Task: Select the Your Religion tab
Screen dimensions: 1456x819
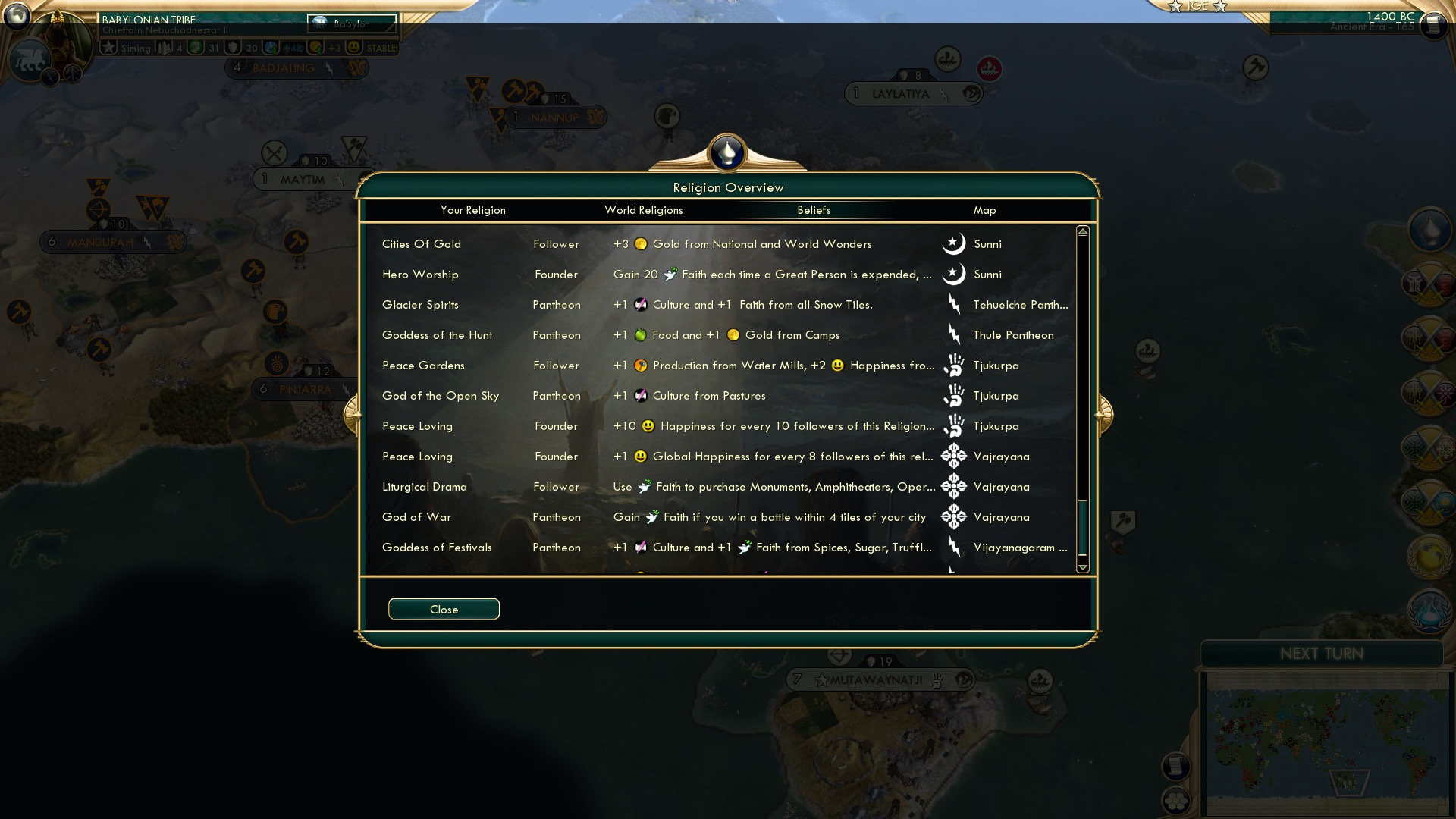Action: tap(473, 210)
